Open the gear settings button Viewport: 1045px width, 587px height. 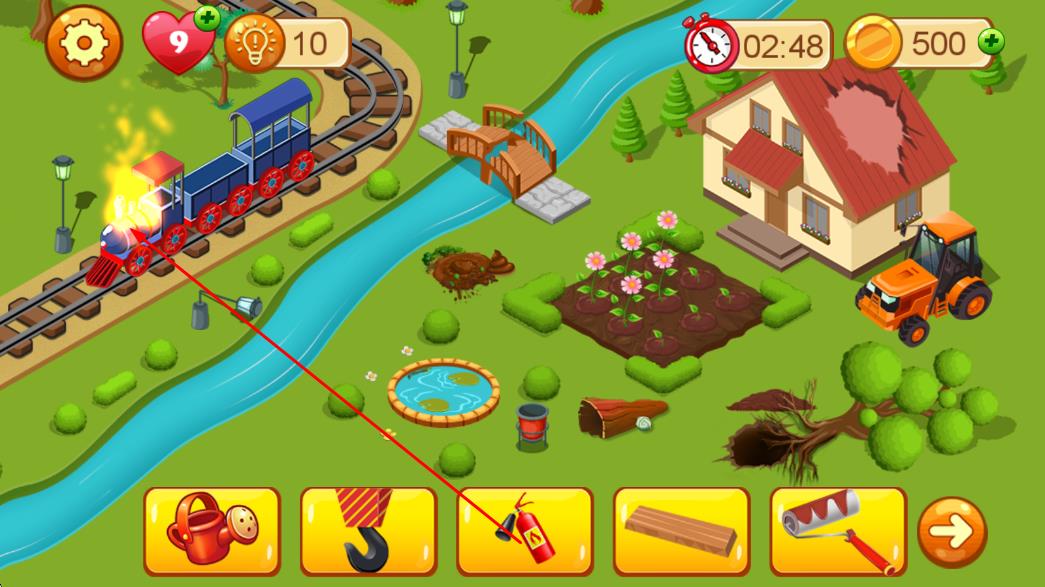click(84, 42)
